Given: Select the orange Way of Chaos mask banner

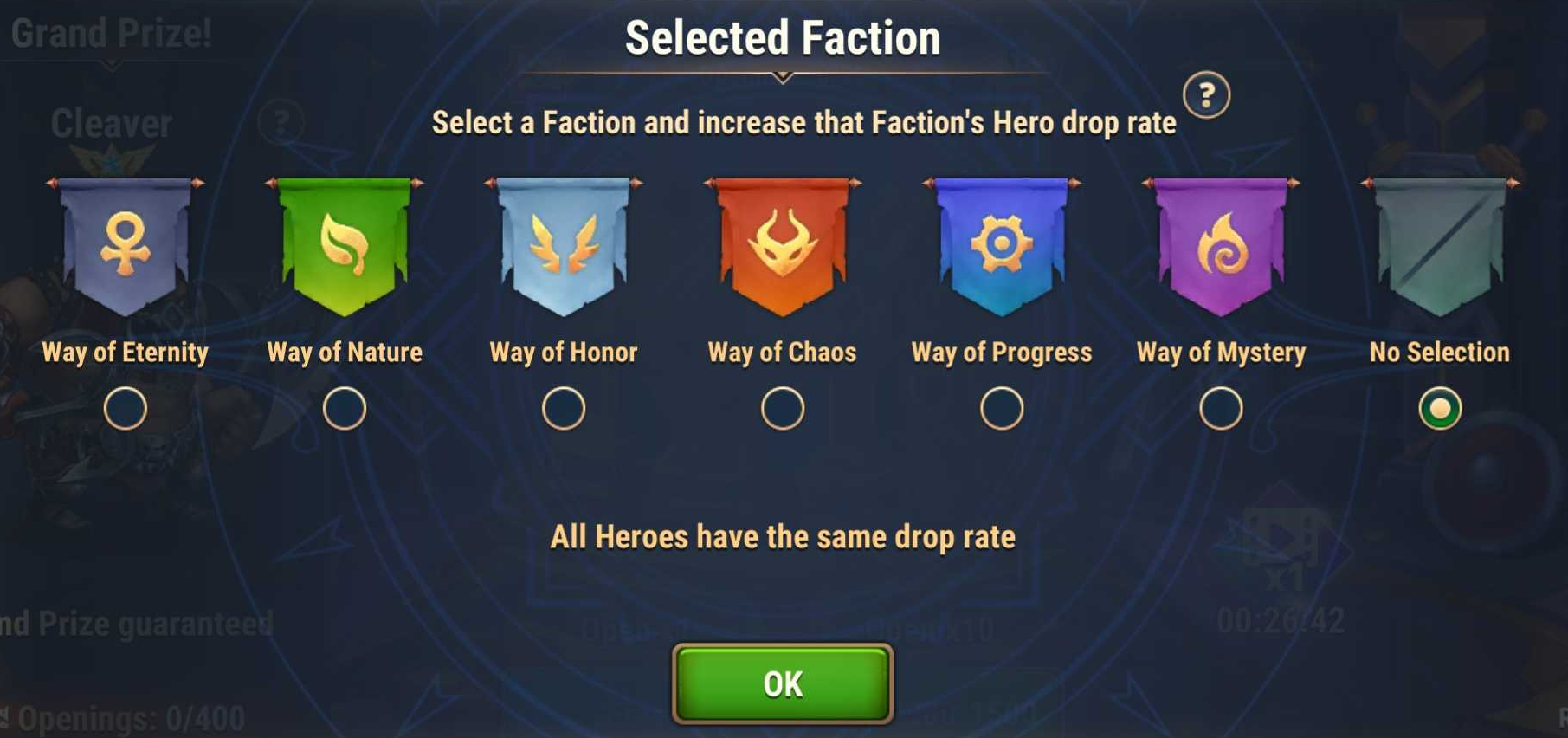Looking at the screenshot, I should (783, 246).
